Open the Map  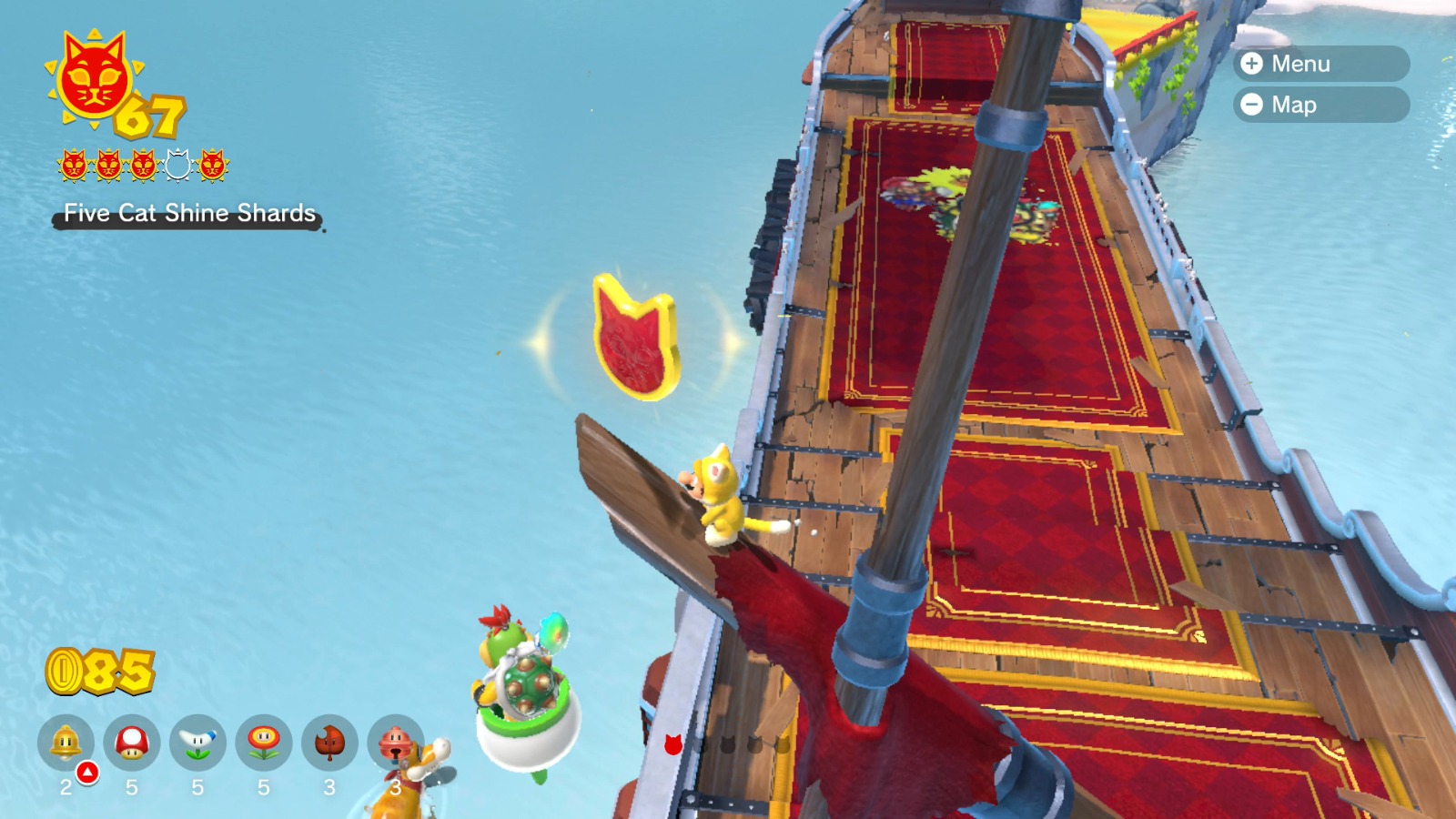point(1320,105)
